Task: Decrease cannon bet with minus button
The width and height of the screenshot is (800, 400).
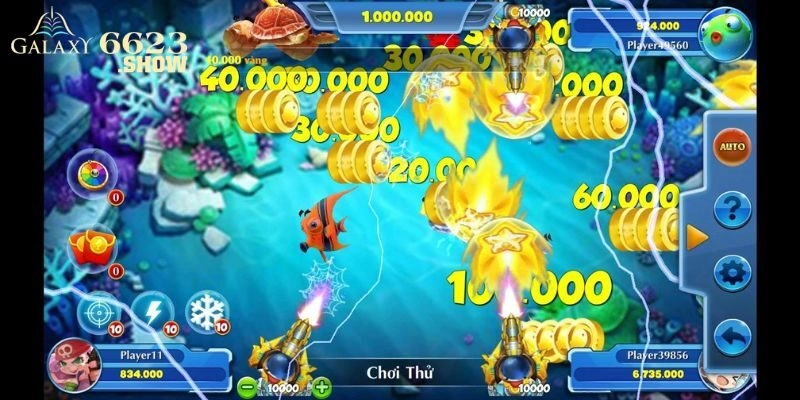Action: [247, 385]
